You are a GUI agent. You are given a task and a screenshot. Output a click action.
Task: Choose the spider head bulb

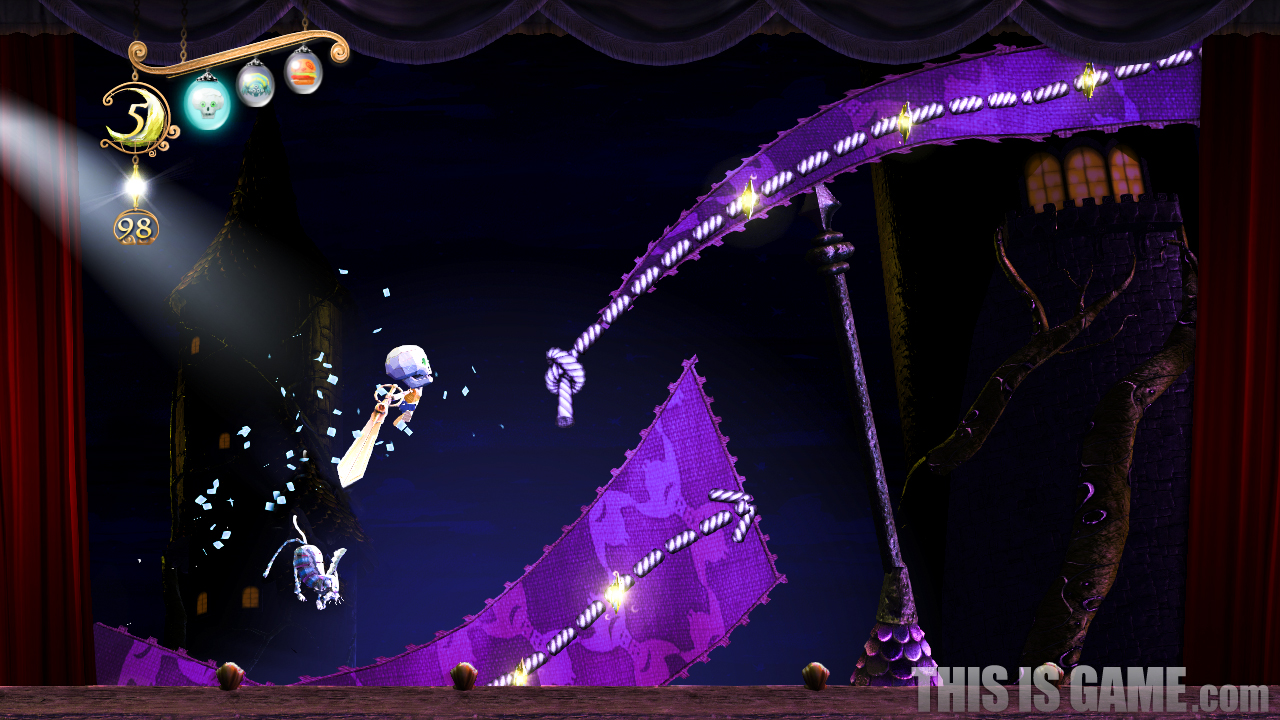255,84
